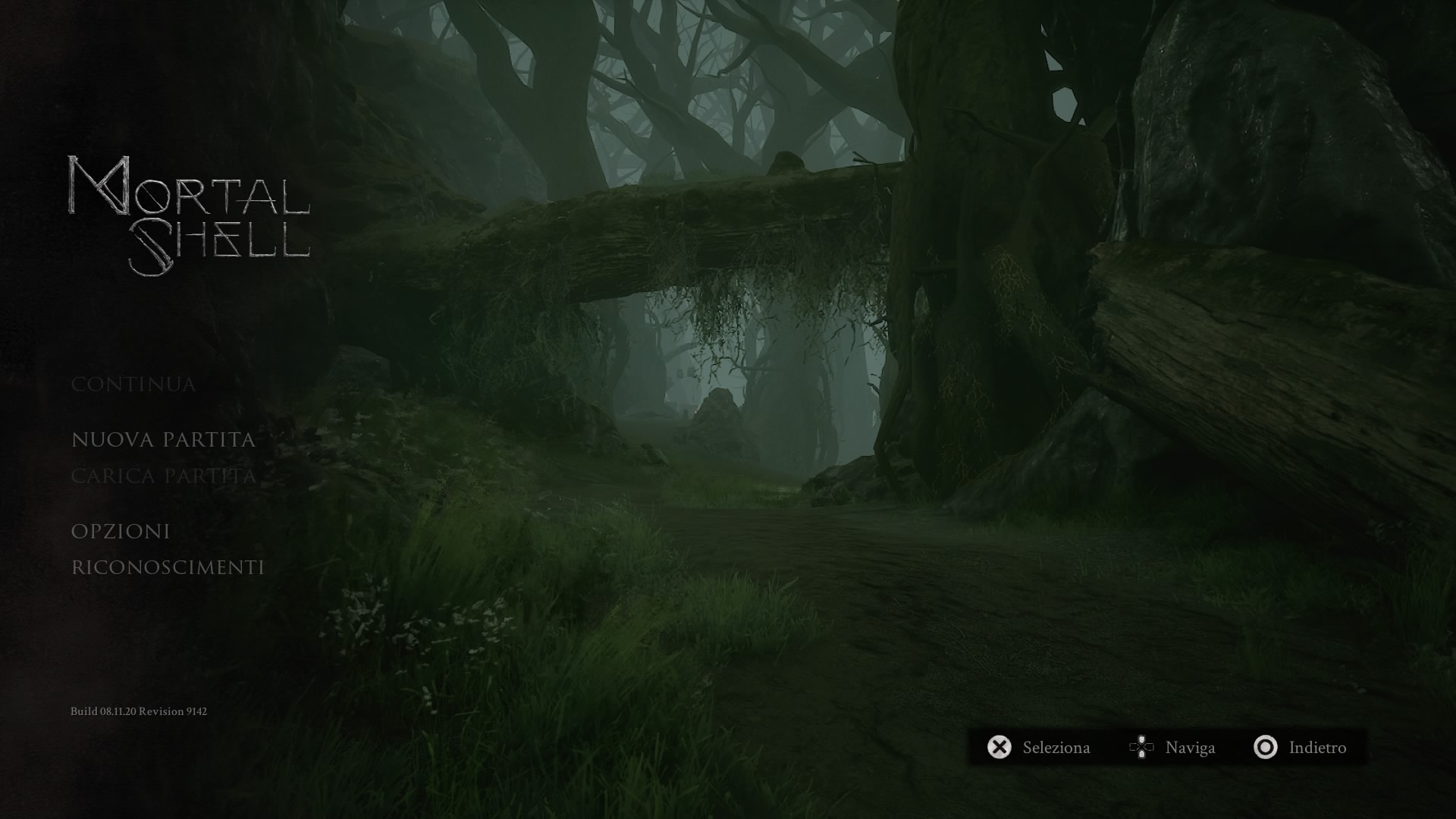Choose Carica Partita to load a save
The width and height of the screenshot is (1456, 819).
point(163,476)
